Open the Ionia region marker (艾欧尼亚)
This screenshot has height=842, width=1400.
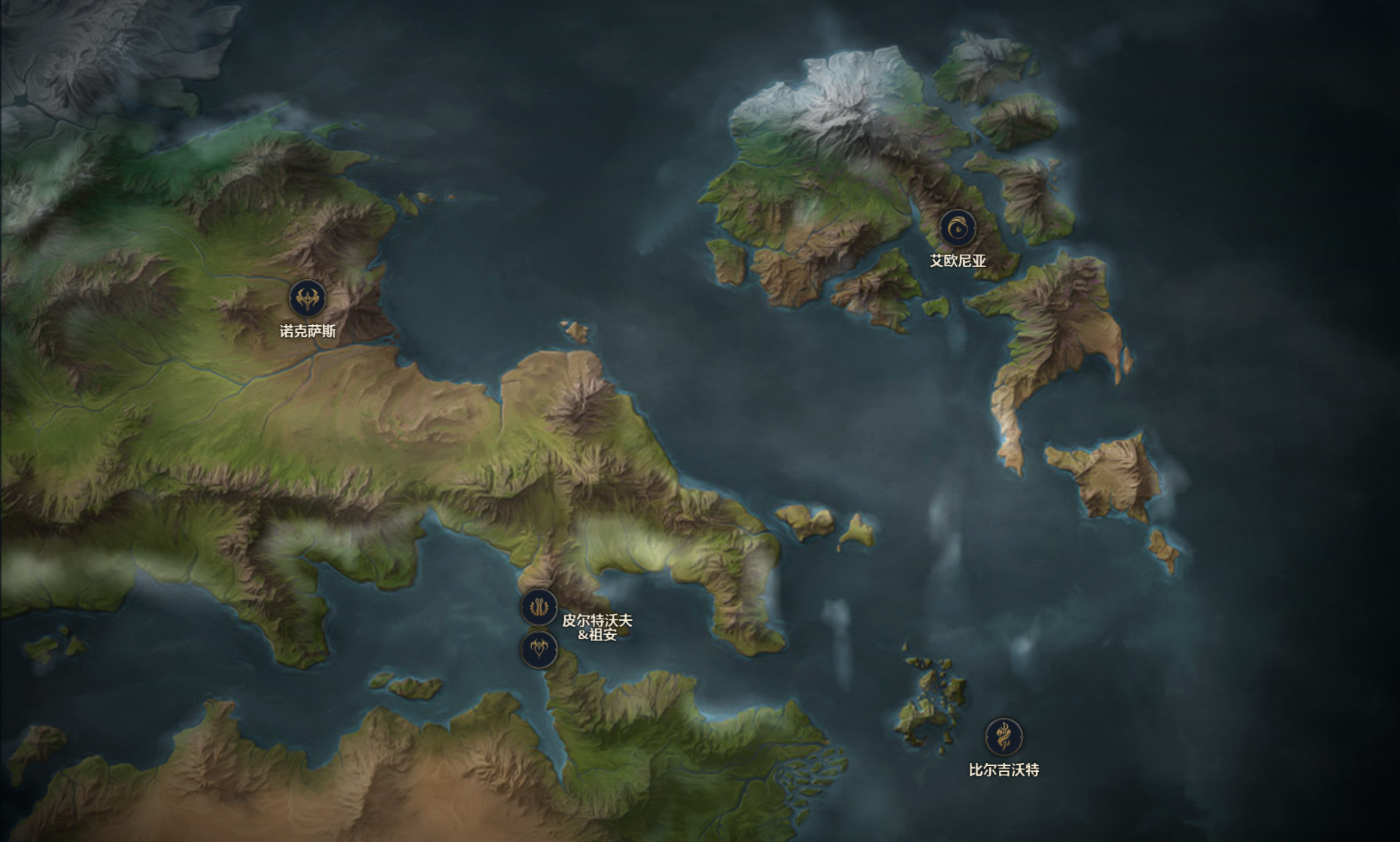click(957, 228)
